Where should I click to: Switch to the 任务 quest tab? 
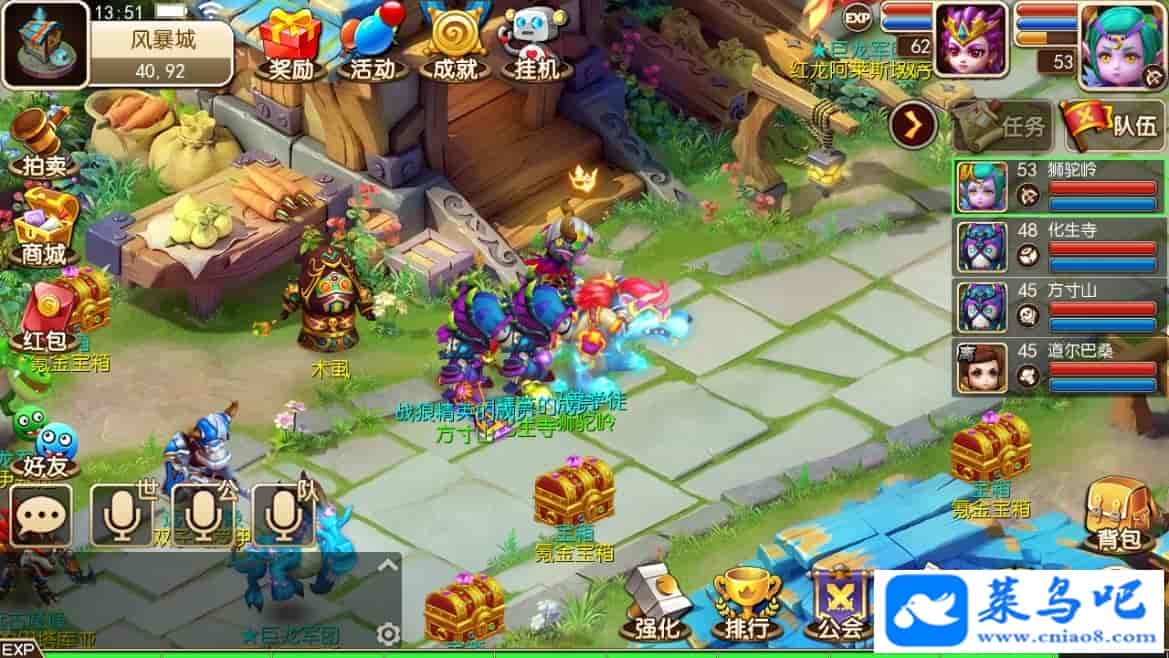1001,126
